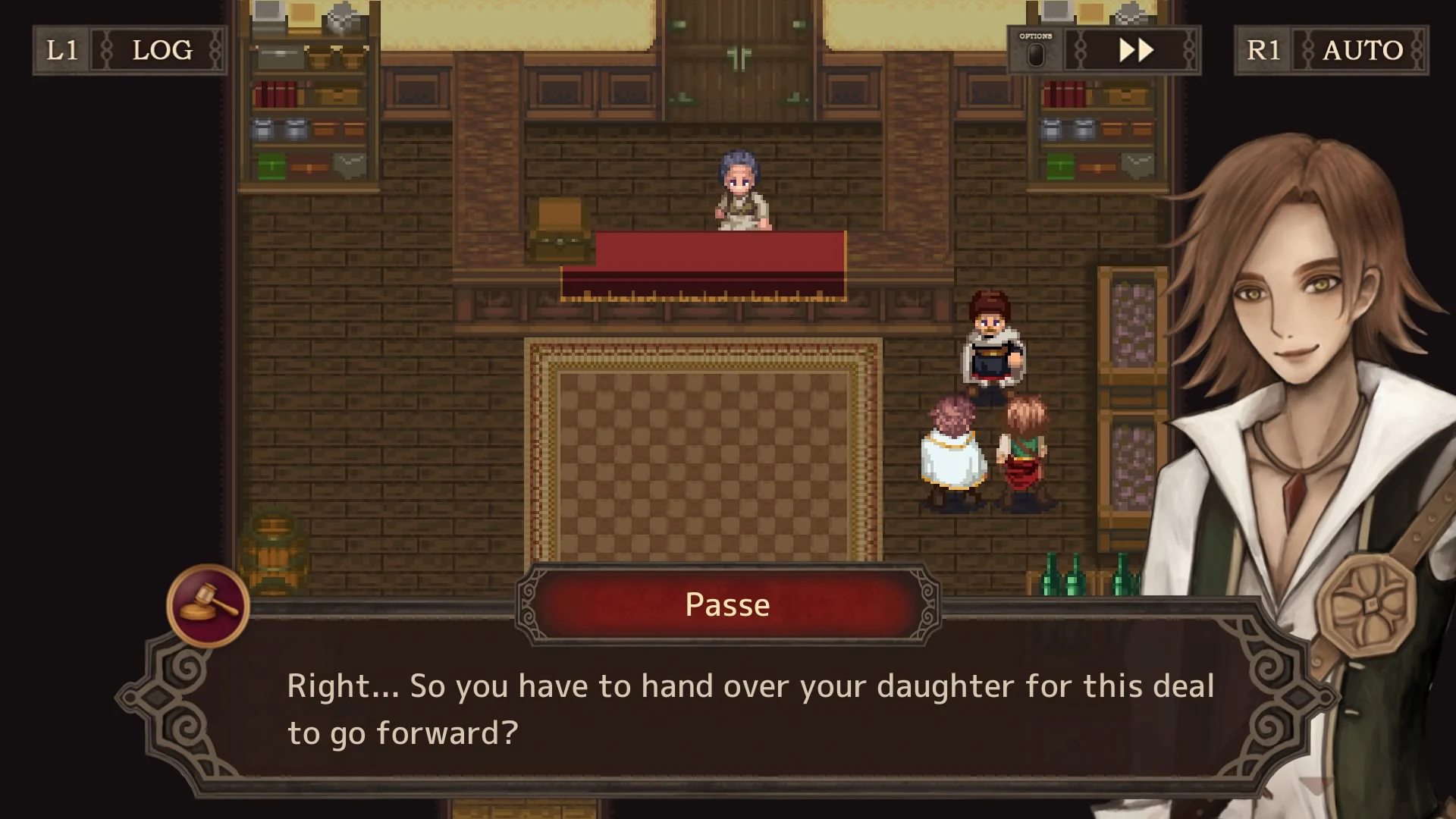The image size is (1456, 819).
Task: Expand the Passe nameplate banner
Action: (x=726, y=604)
